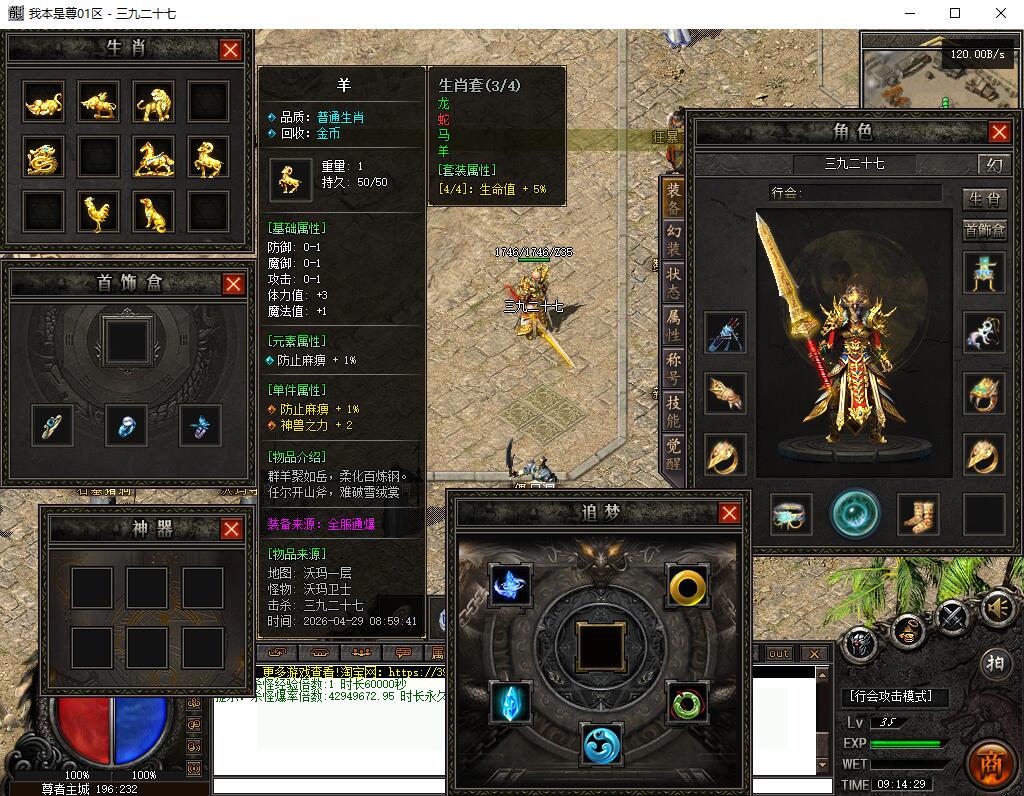
Task: Open 首饰盒 from the character panel
Action: (x=984, y=230)
